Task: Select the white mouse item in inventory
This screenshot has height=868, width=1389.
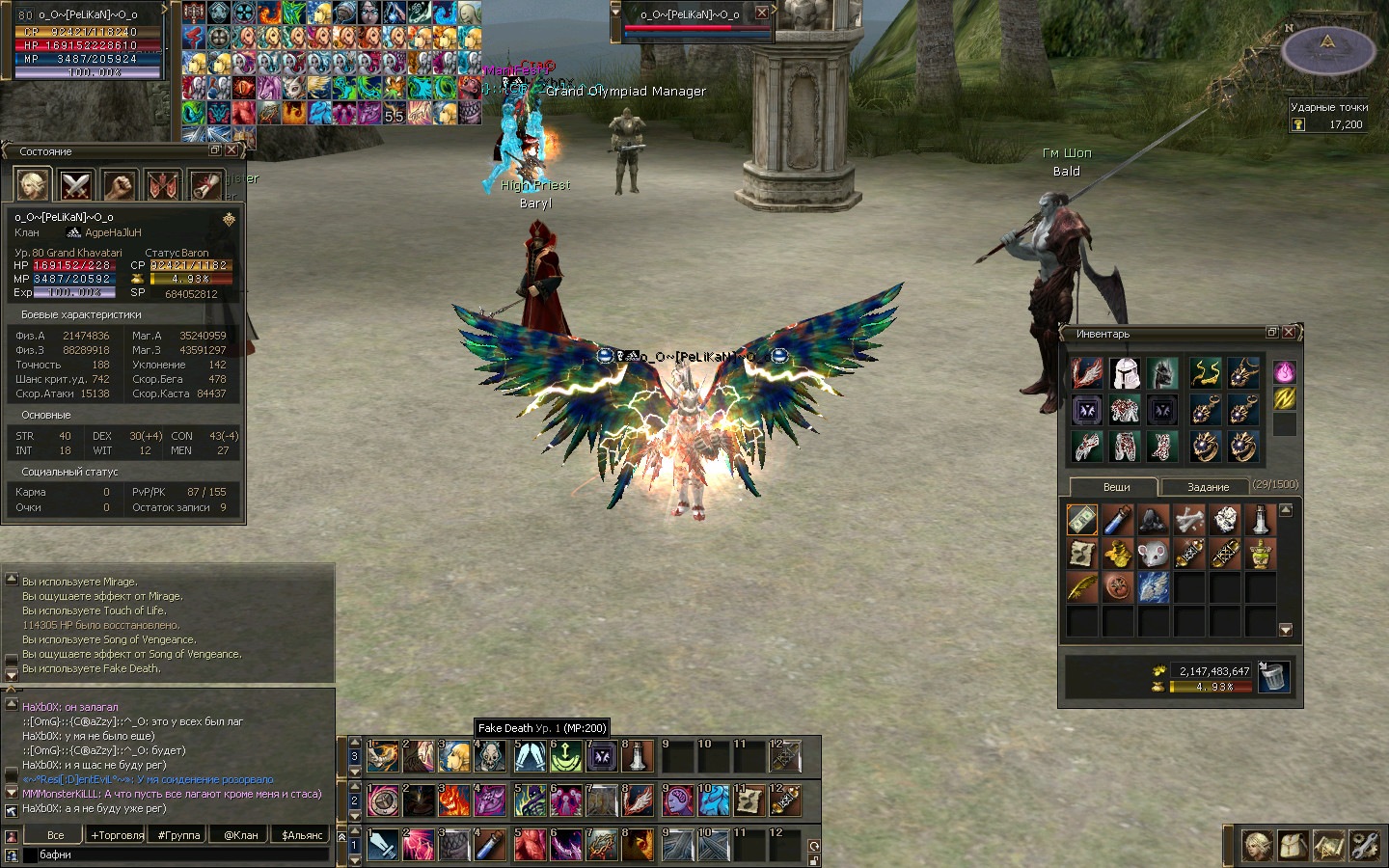Action: (1154, 554)
